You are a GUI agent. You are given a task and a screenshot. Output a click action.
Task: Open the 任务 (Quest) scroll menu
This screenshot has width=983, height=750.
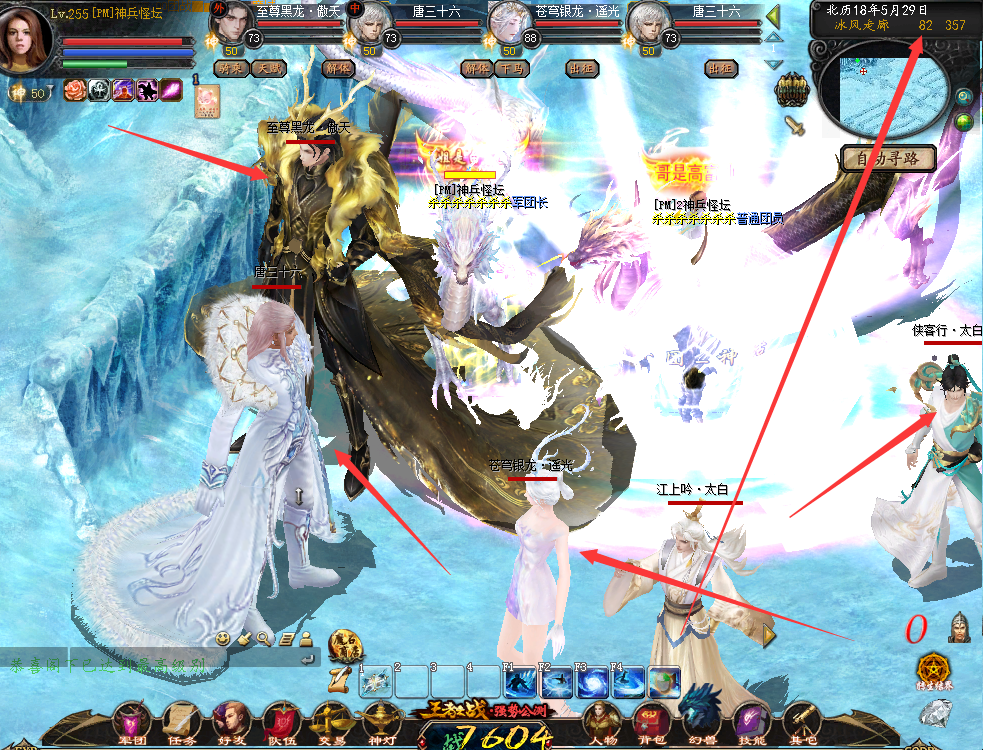pyautogui.click(x=182, y=720)
